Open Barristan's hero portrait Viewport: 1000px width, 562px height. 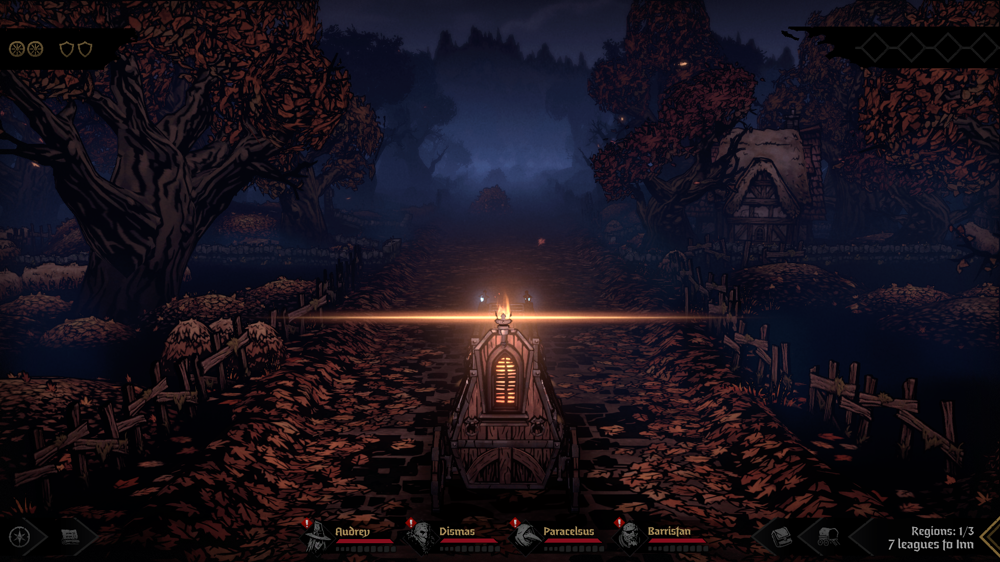629,536
